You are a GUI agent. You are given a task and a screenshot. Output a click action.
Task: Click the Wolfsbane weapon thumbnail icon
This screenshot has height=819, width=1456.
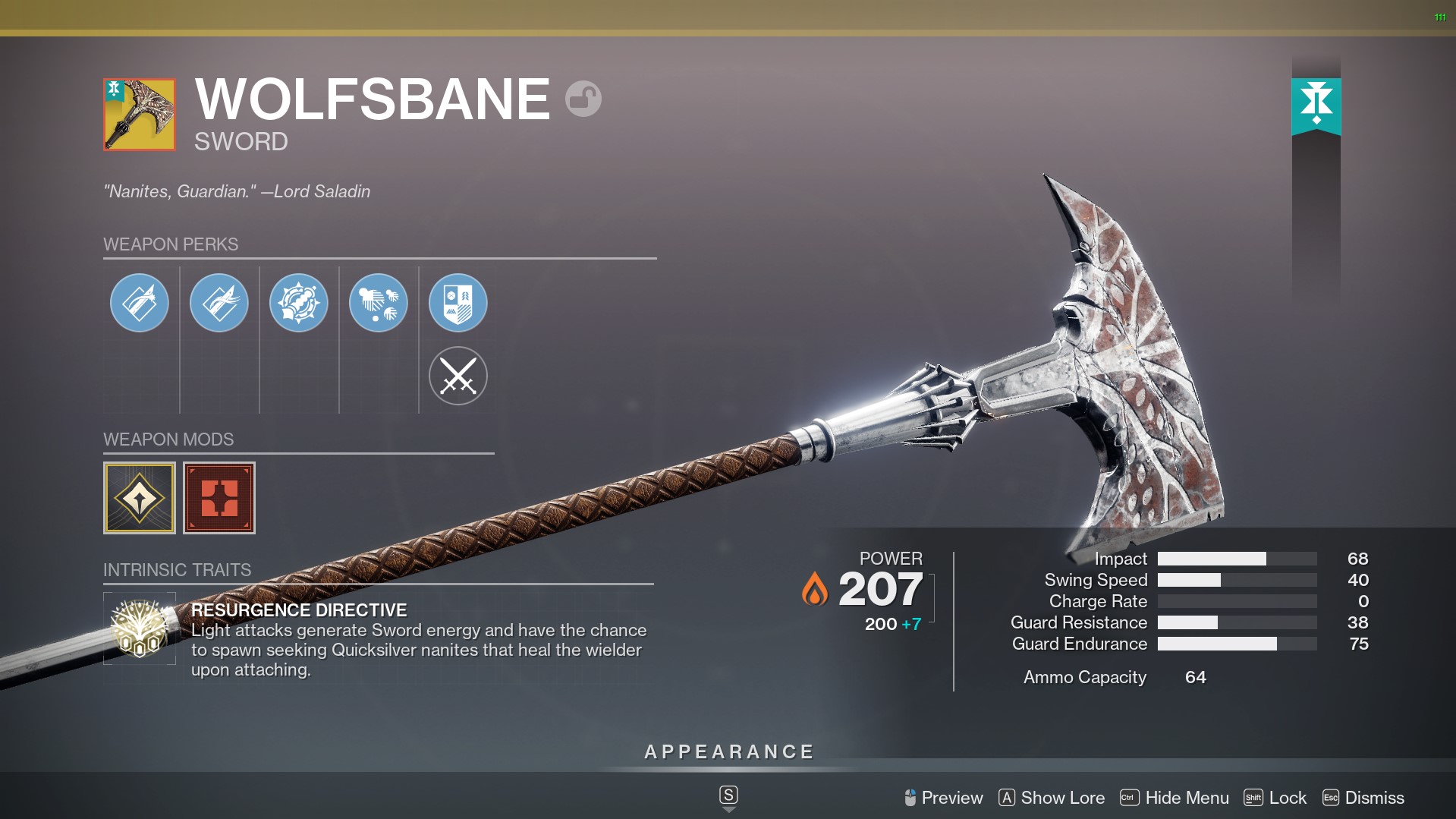pyautogui.click(x=140, y=115)
